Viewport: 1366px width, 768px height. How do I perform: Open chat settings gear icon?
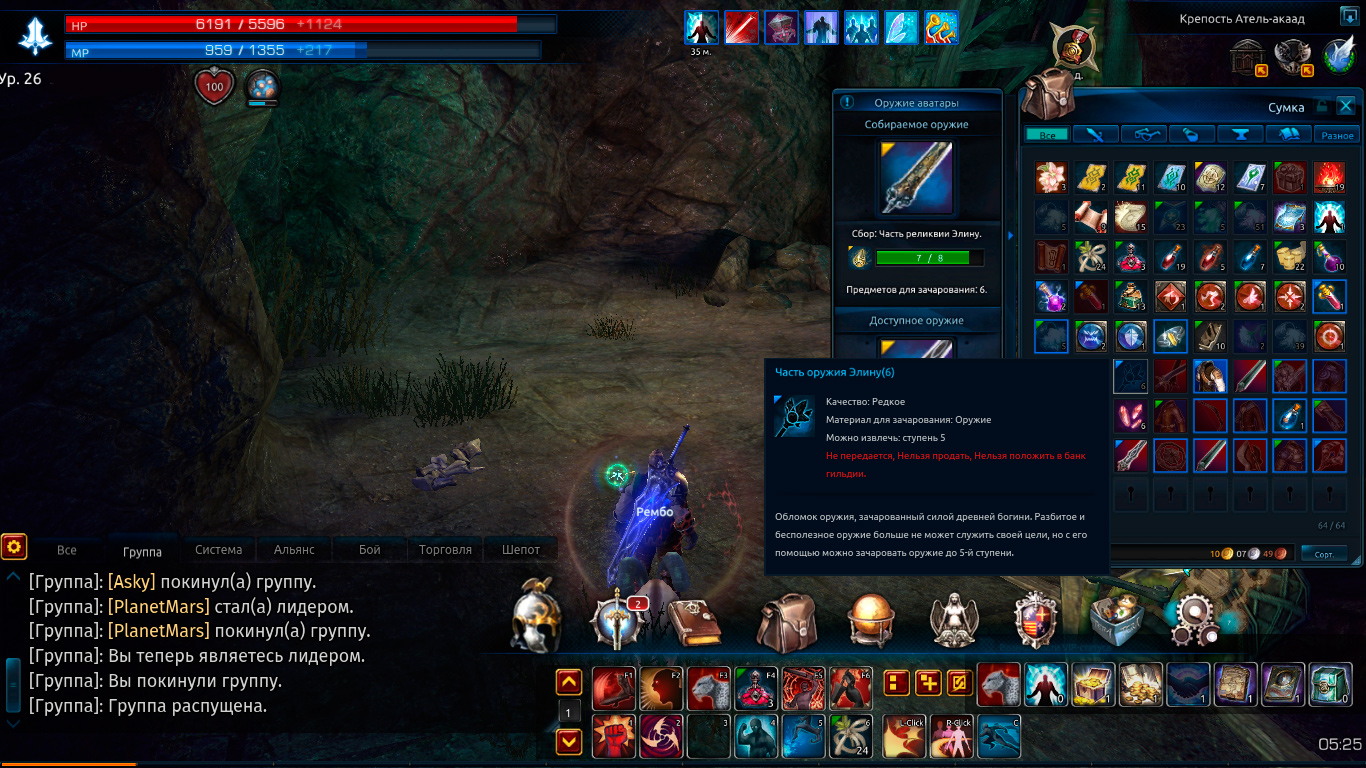coord(13,546)
